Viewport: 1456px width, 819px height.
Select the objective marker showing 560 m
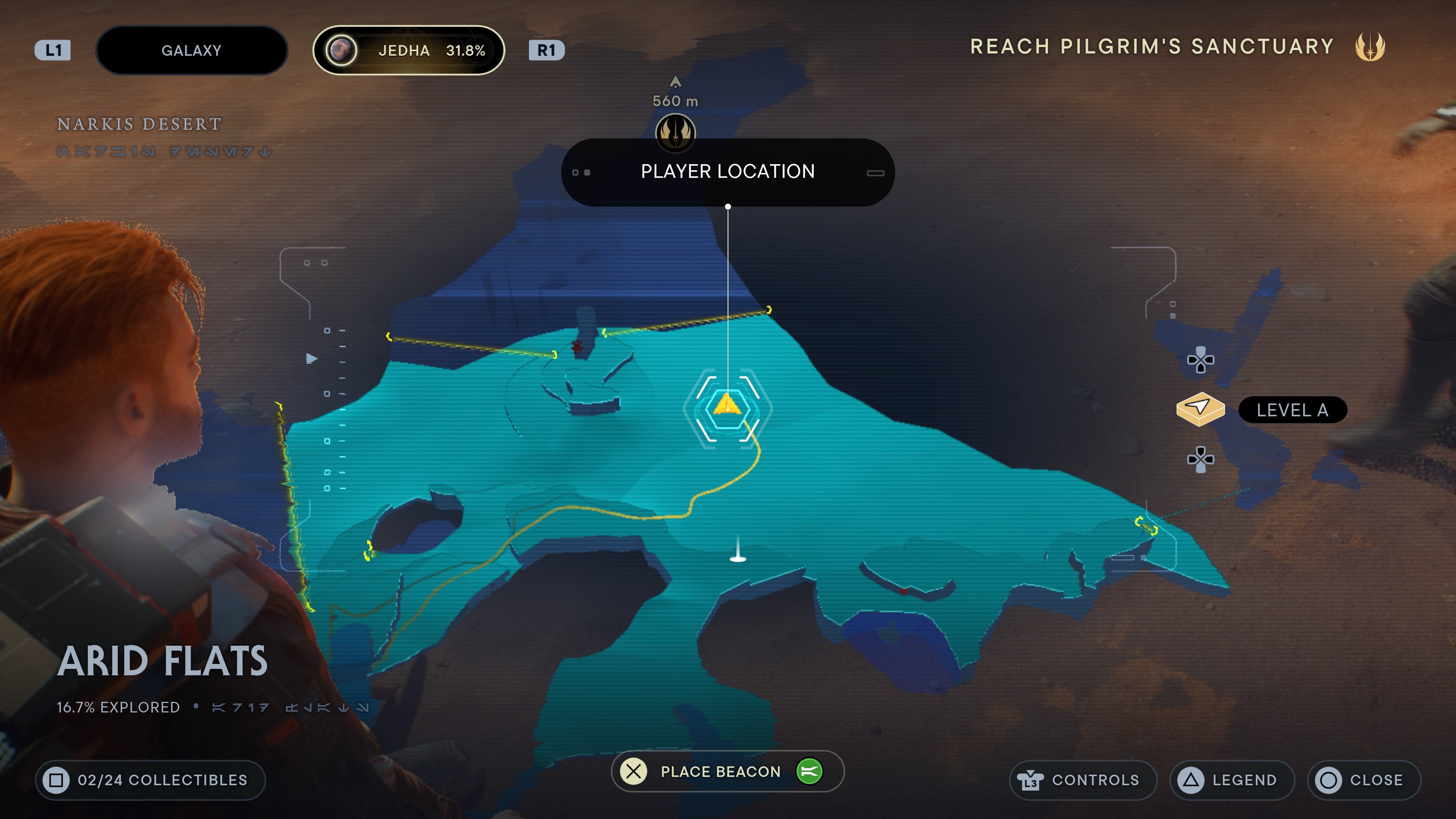click(675, 132)
